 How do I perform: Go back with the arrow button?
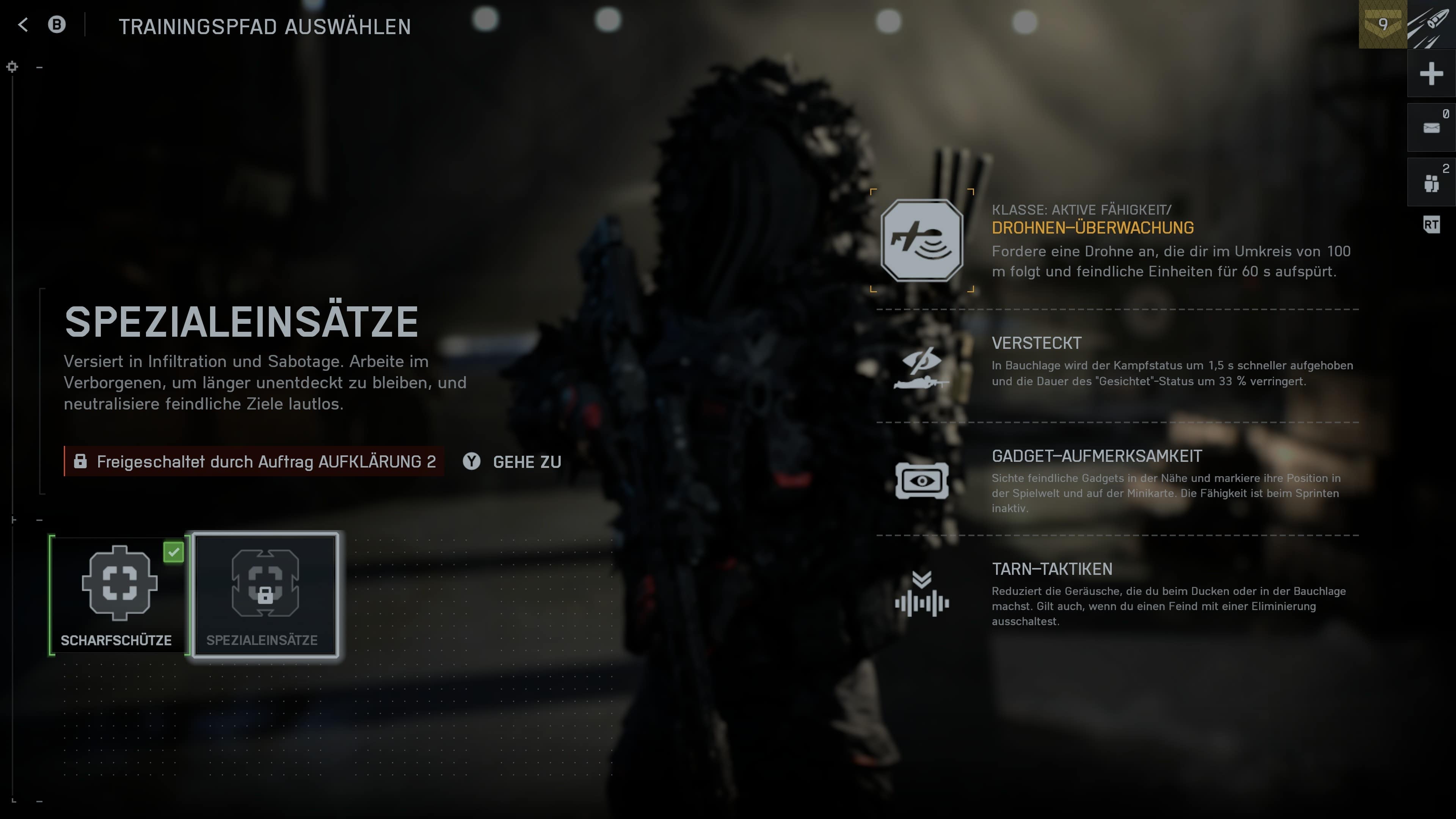[x=23, y=25]
